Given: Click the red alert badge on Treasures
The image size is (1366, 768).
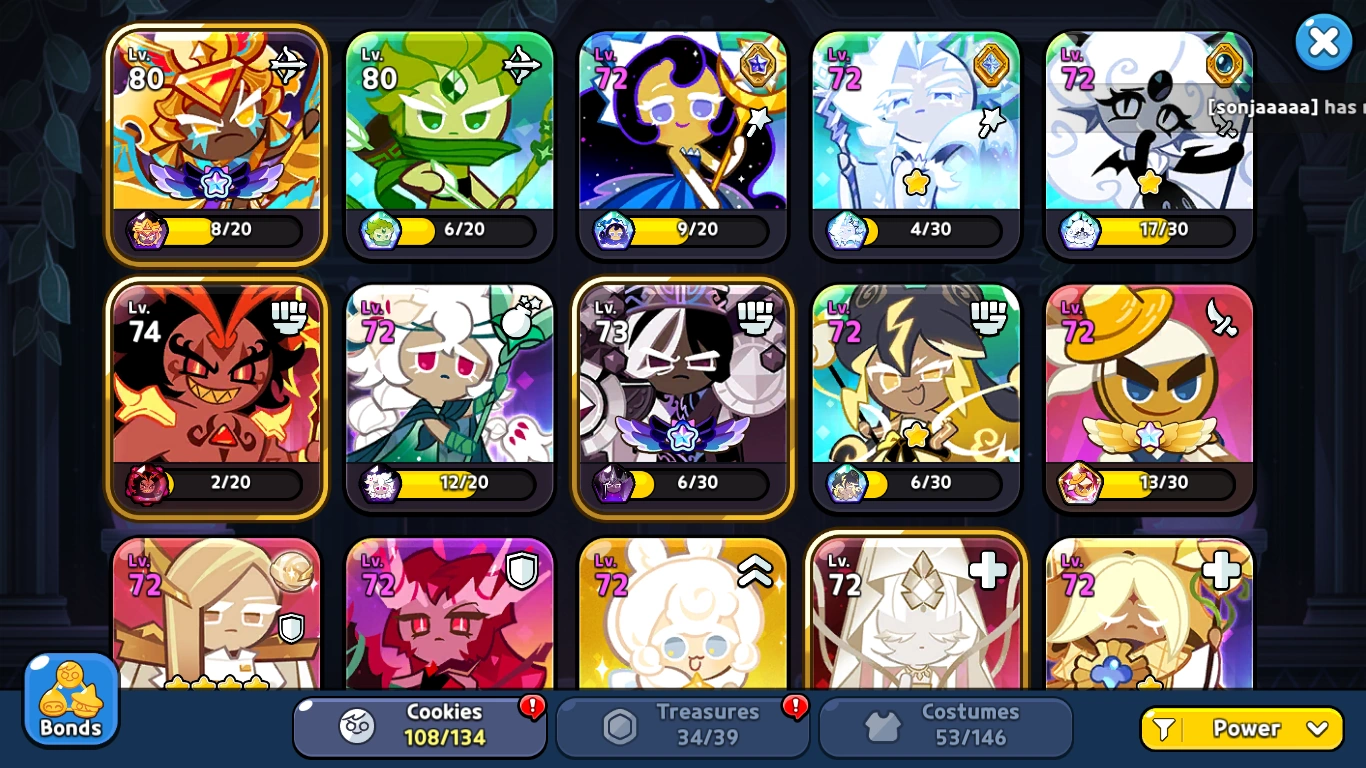Looking at the screenshot, I should (x=795, y=705).
